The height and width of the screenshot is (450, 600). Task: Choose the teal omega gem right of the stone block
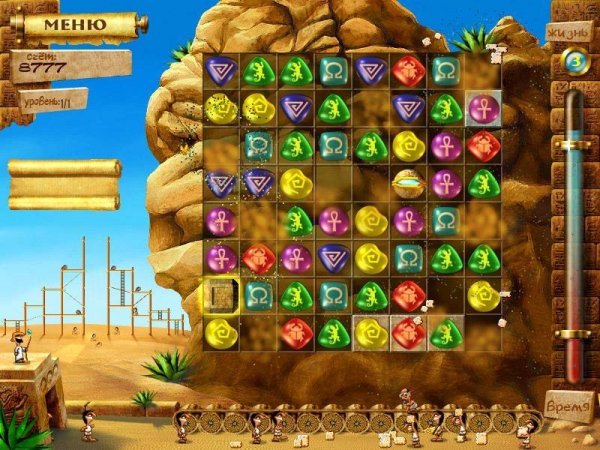258,295
